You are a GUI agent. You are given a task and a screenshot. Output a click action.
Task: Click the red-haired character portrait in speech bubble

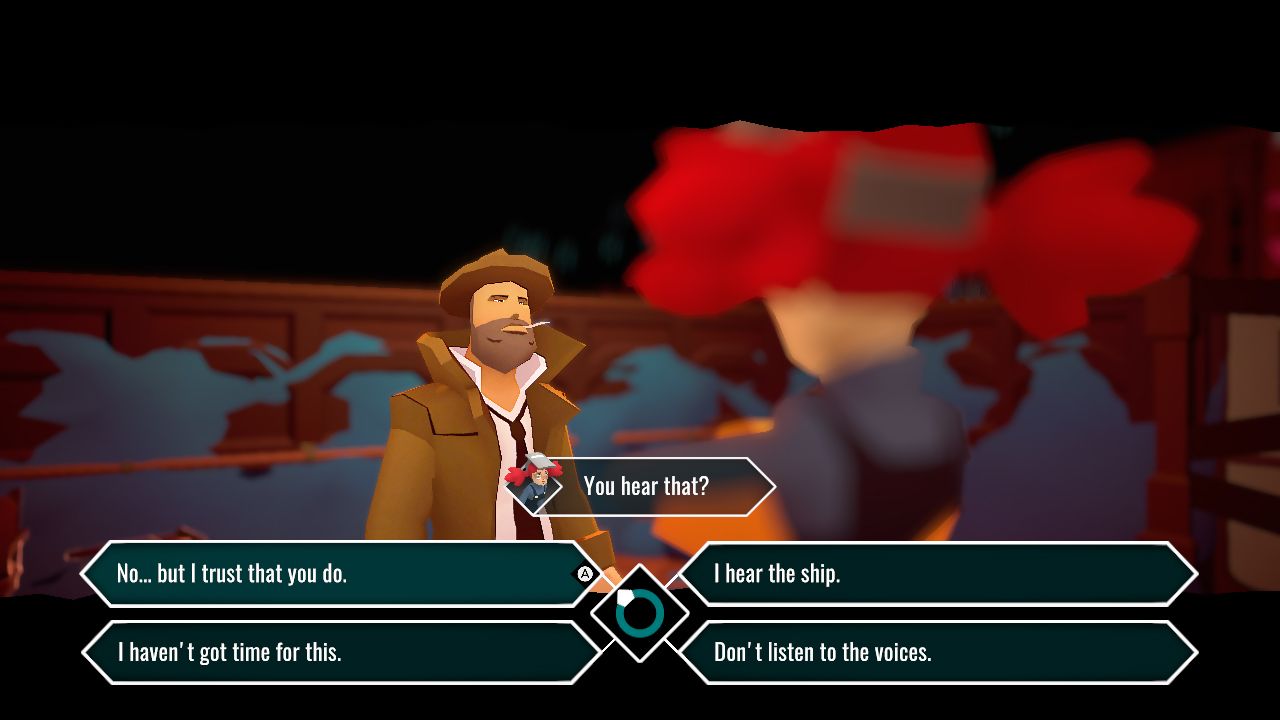point(538,487)
